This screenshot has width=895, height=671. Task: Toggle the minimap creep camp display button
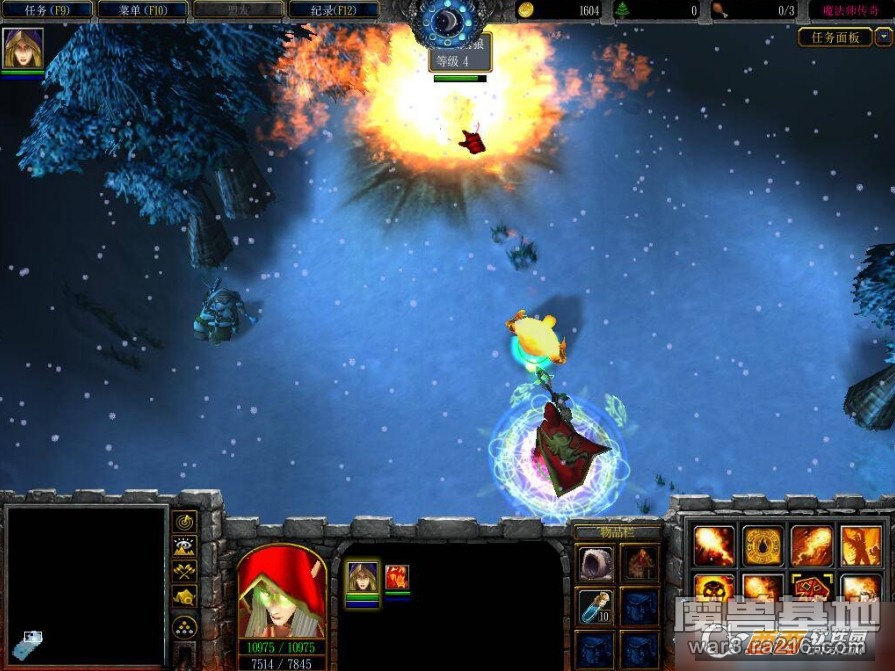pyautogui.click(x=185, y=597)
